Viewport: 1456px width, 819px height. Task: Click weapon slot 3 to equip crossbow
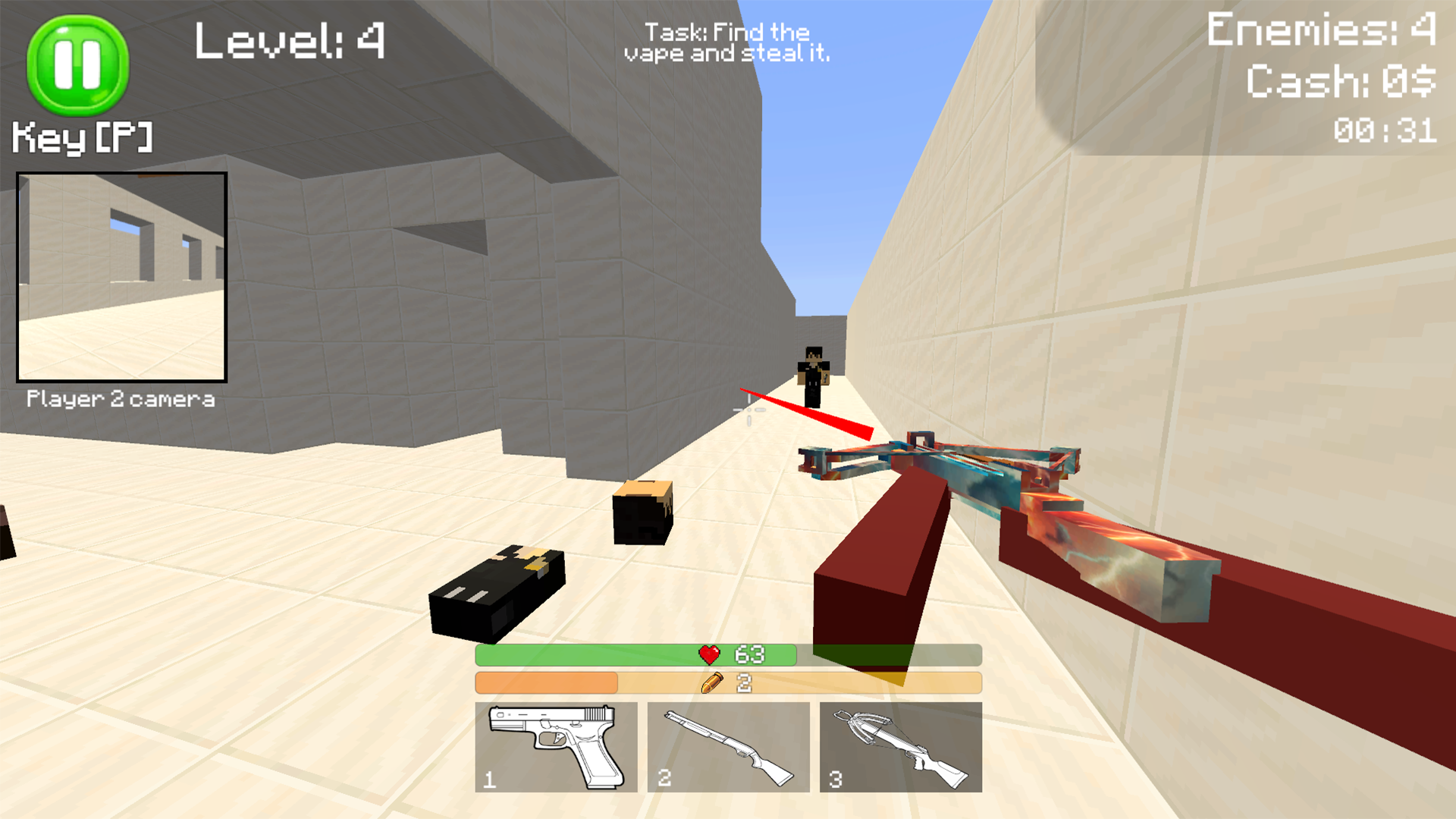(901, 746)
